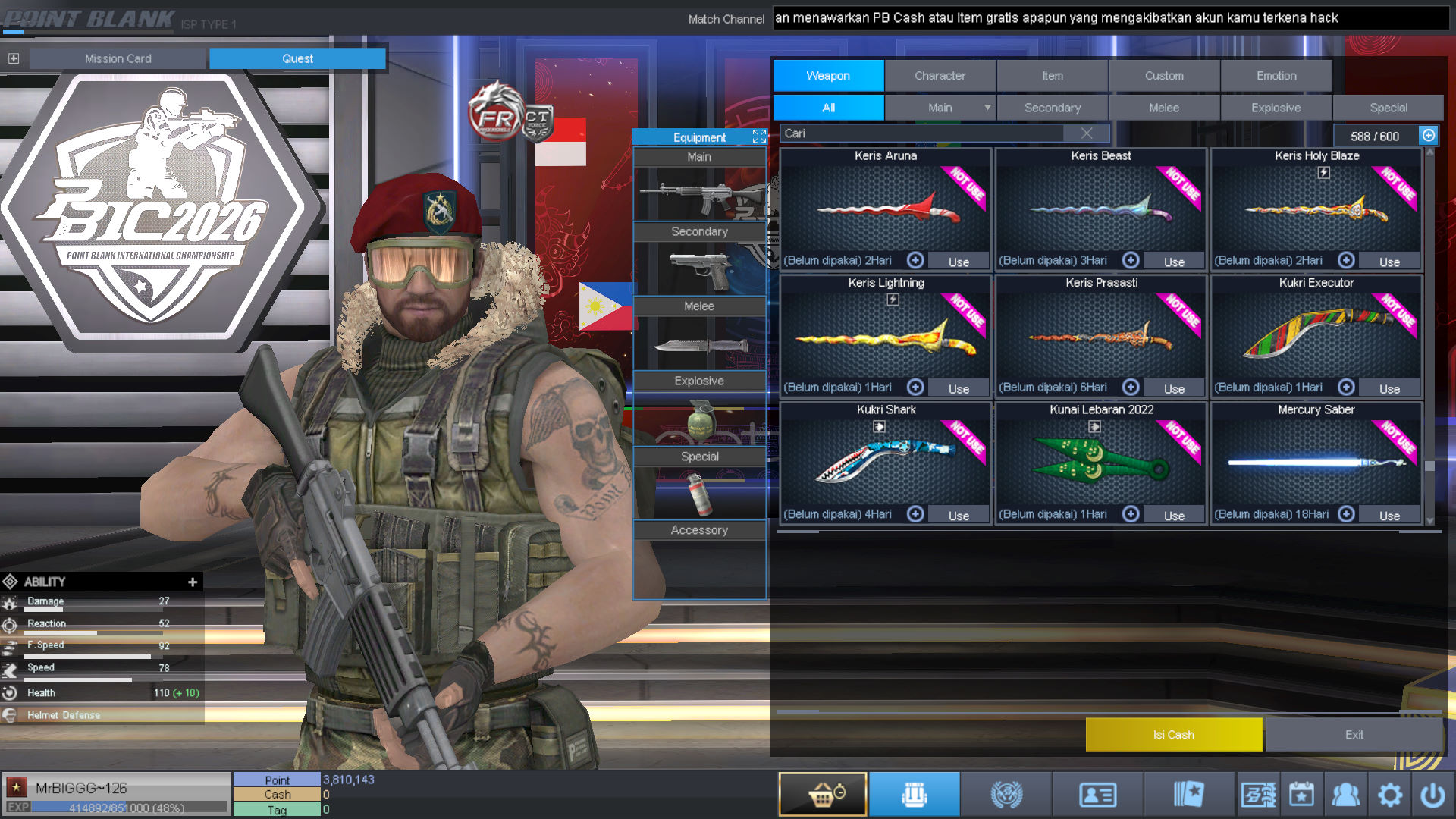Click the Cari search field
The width and height of the screenshot is (1456, 819).
point(921,133)
